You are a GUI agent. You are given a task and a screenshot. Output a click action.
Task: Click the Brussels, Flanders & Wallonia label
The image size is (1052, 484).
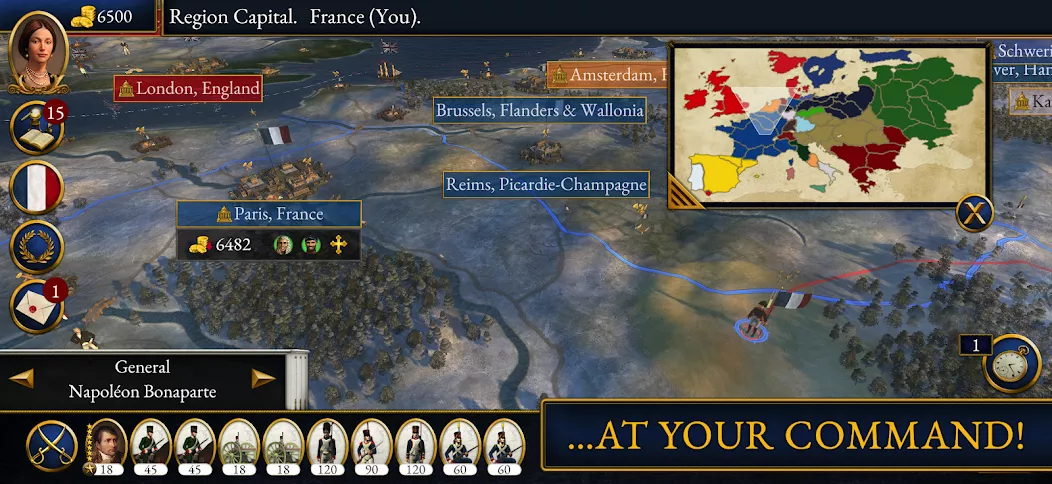539,111
